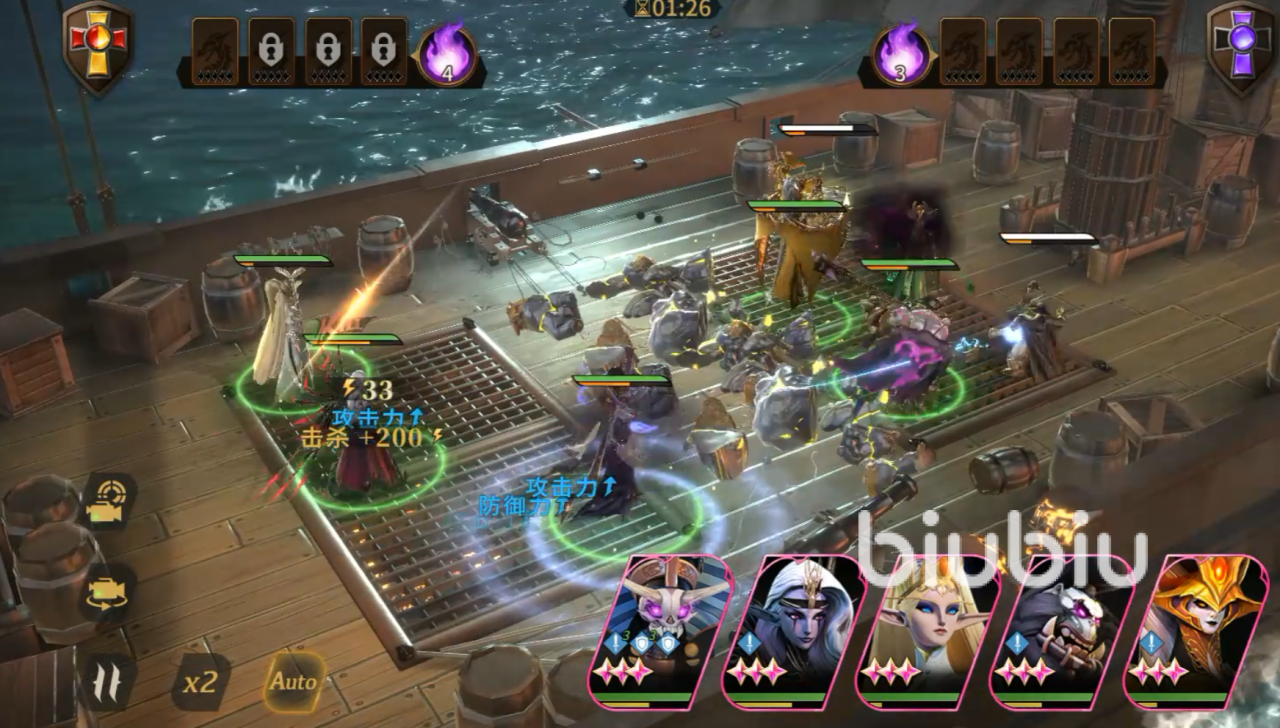The height and width of the screenshot is (728, 1280).
Task: Tap the purple flame orb showing 4
Action: click(x=446, y=55)
